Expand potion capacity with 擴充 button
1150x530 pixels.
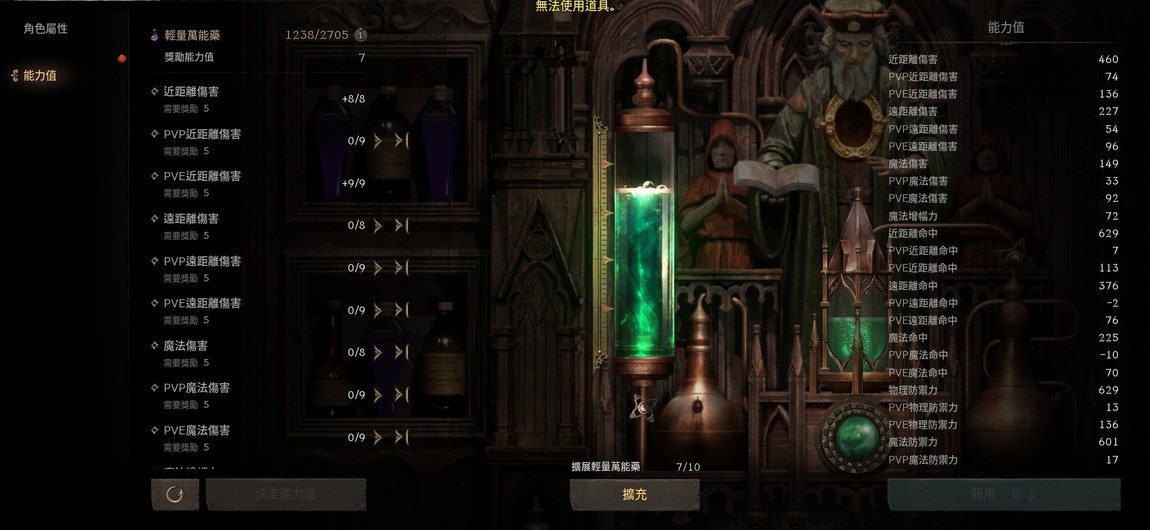[634, 494]
